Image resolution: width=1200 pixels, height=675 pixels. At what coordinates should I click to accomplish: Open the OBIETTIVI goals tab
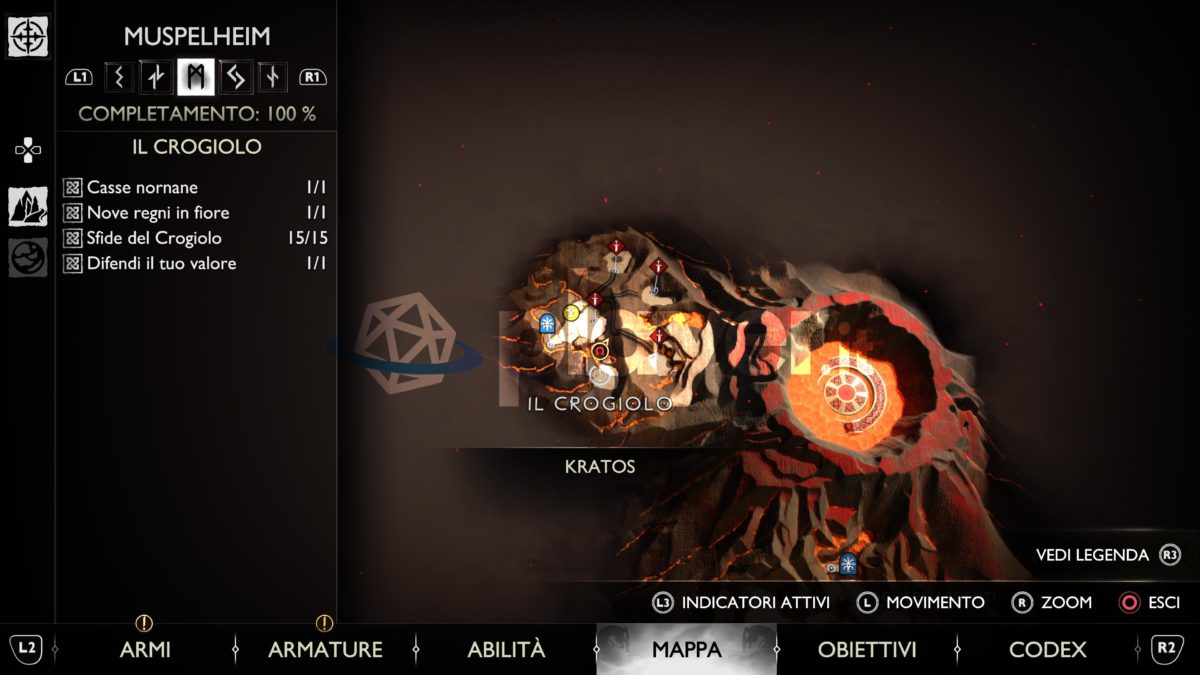point(867,649)
